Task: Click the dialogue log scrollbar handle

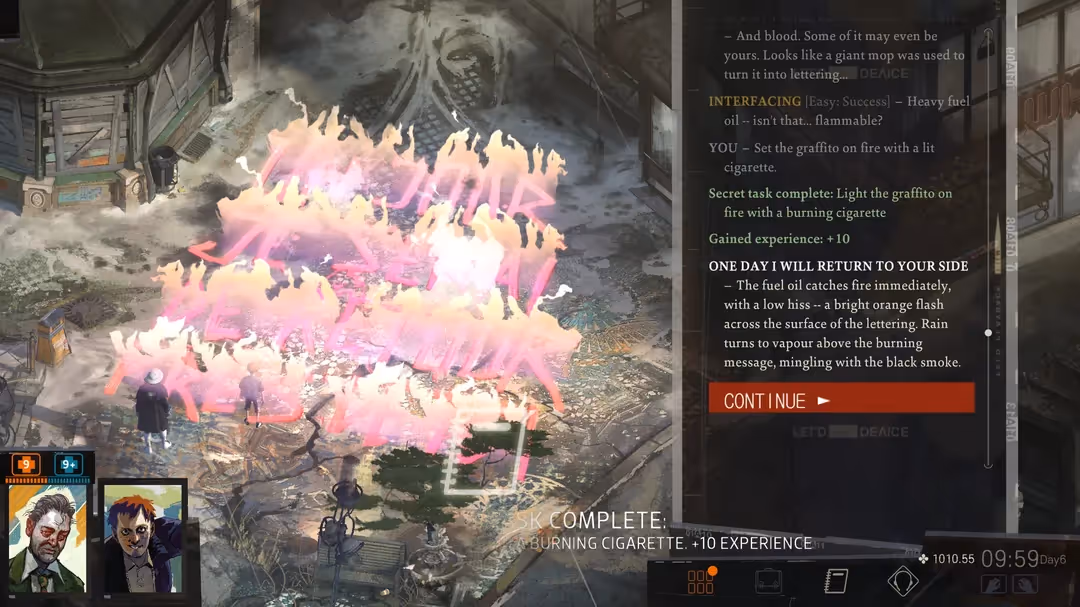Action: coord(988,332)
